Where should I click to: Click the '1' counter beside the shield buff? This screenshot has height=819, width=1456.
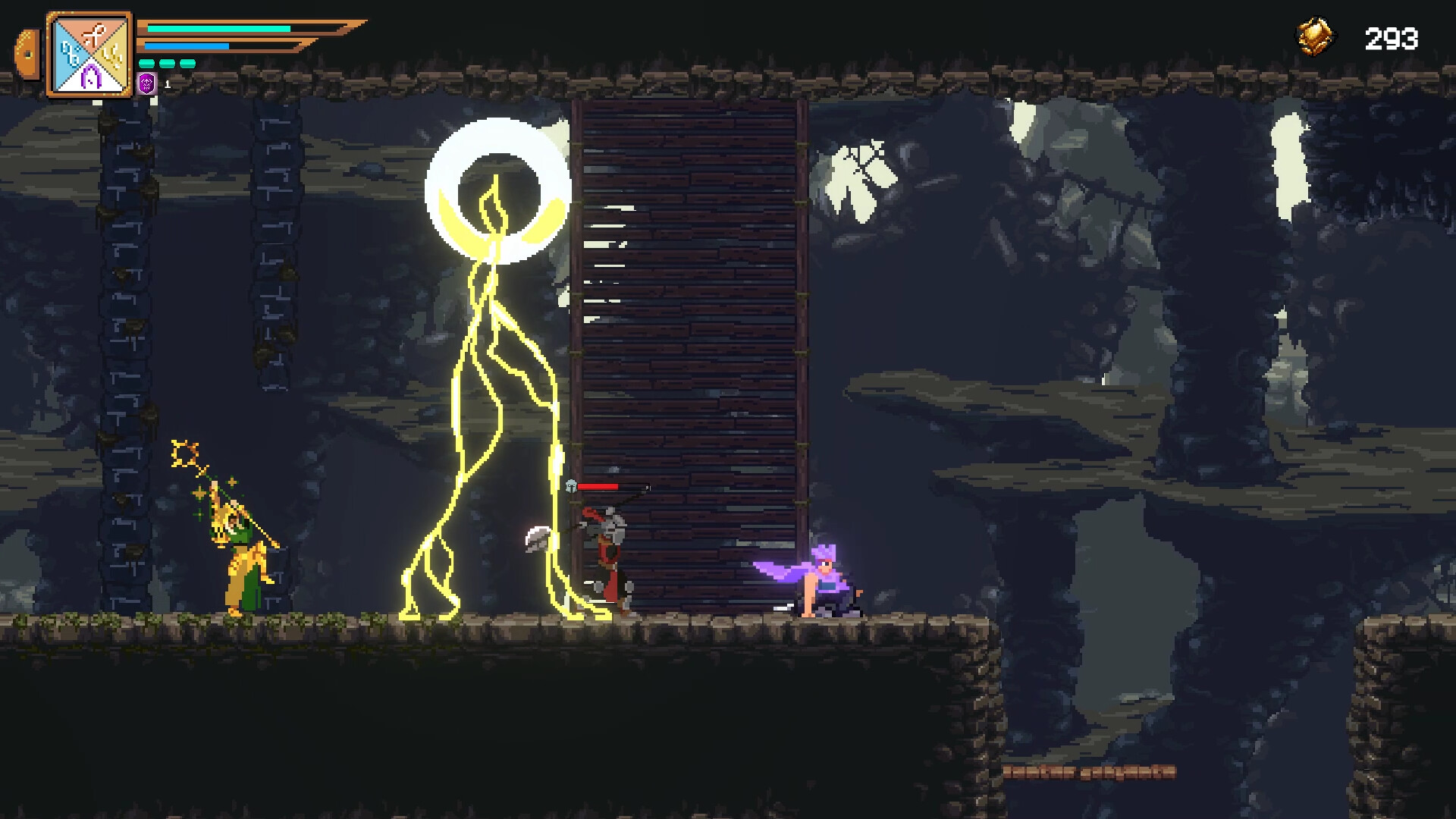167,85
